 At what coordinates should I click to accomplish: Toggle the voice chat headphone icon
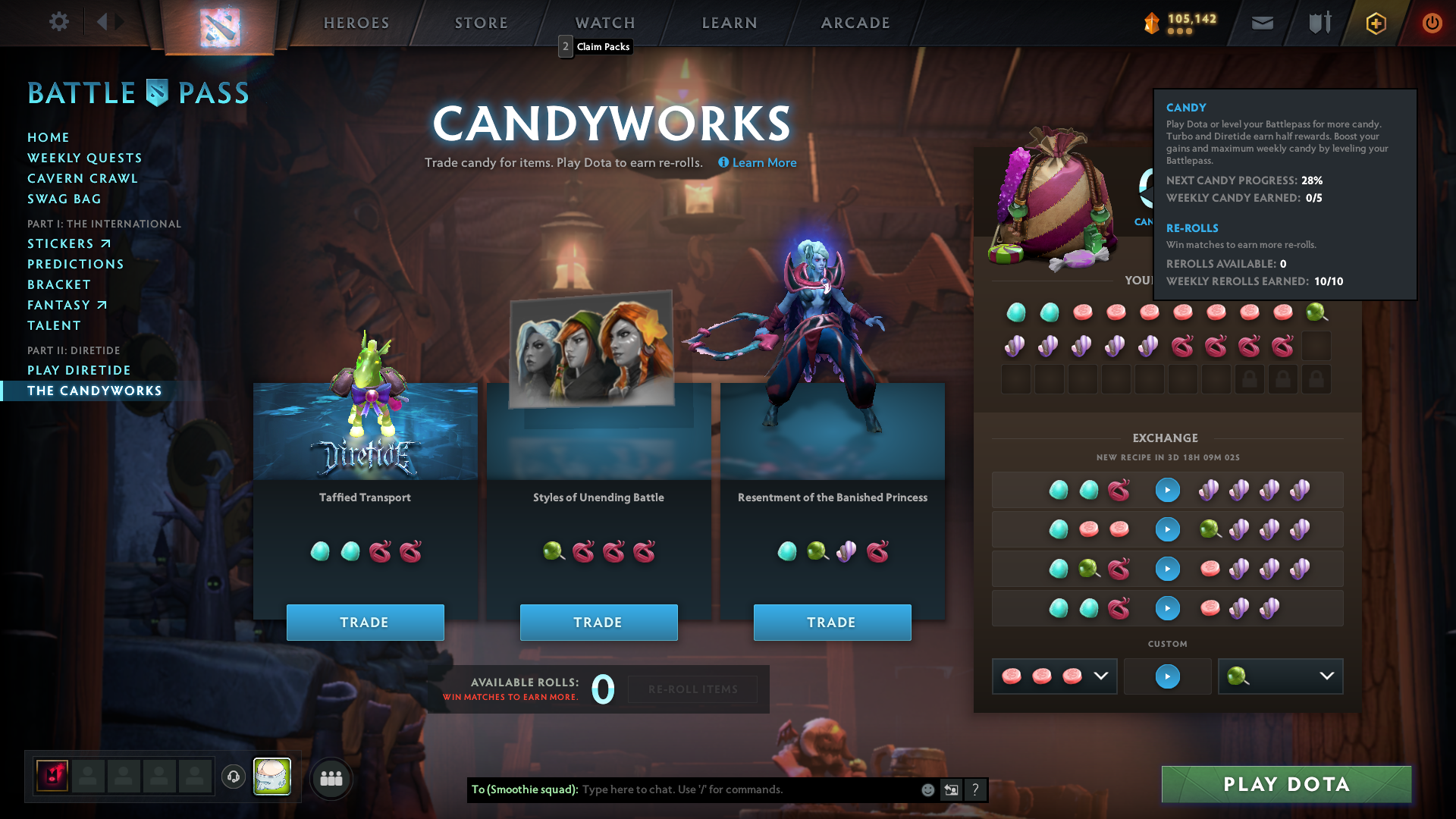pyautogui.click(x=233, y=777)
